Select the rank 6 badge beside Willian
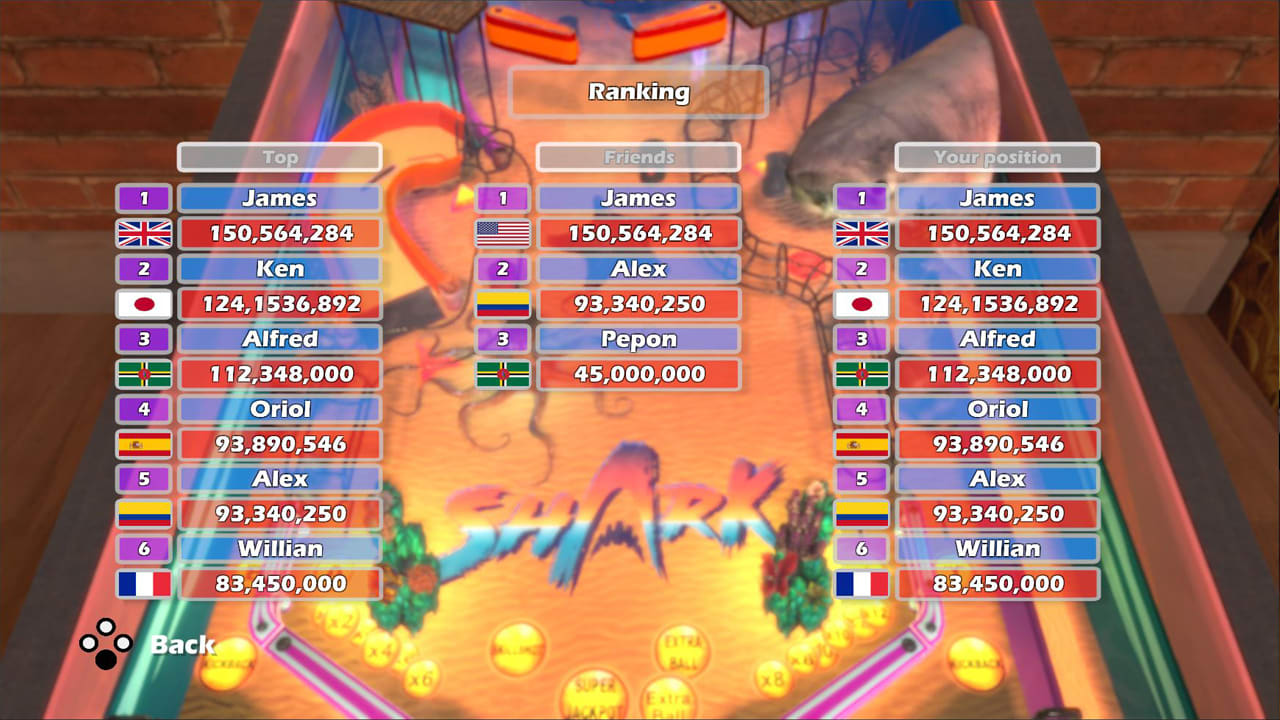Image resolution: width=1280 pixels, height=720 pixels. click(144, 548)
